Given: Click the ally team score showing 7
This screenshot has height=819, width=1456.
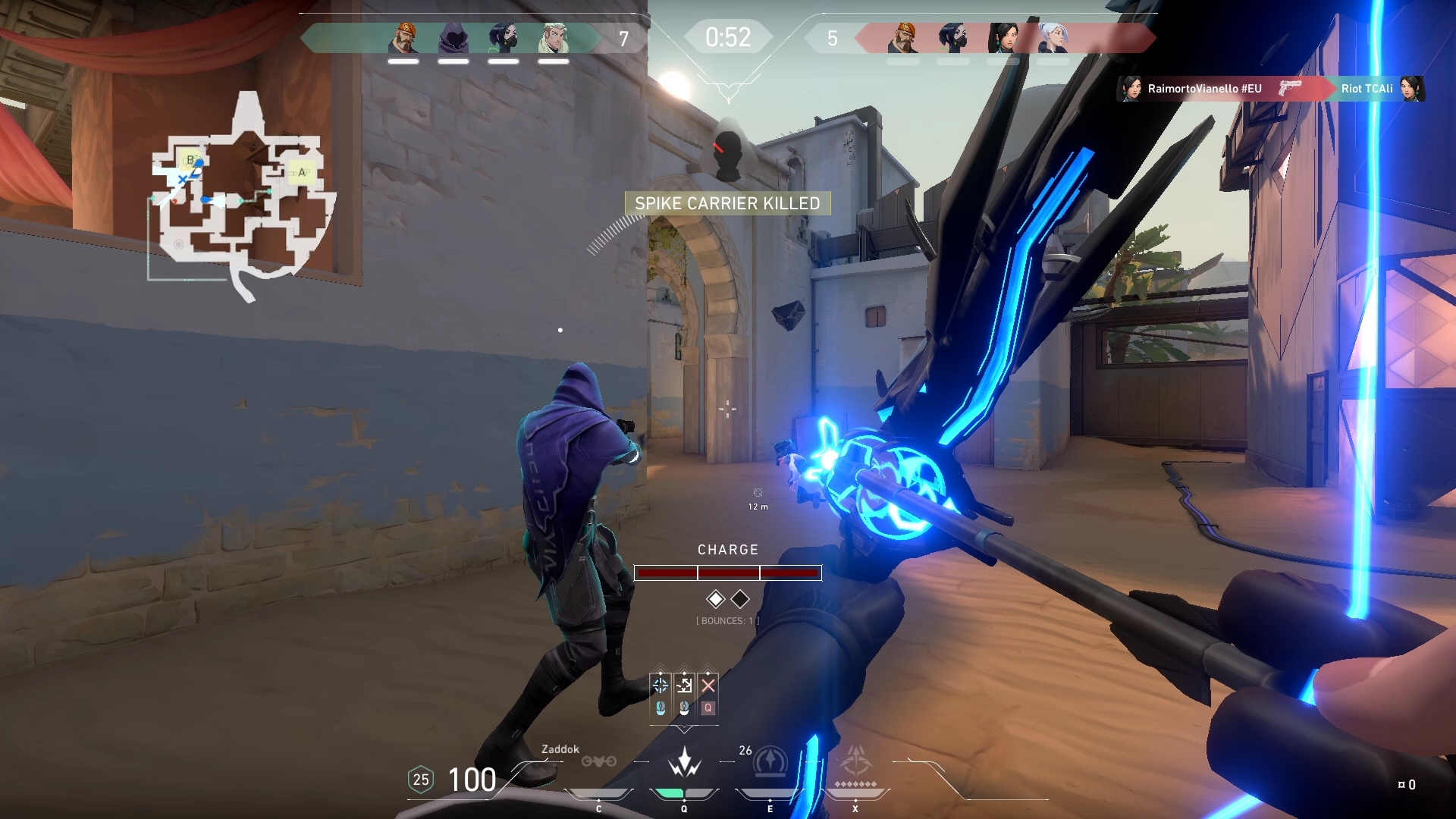Looking at the screenshot, I should [623, 36].
